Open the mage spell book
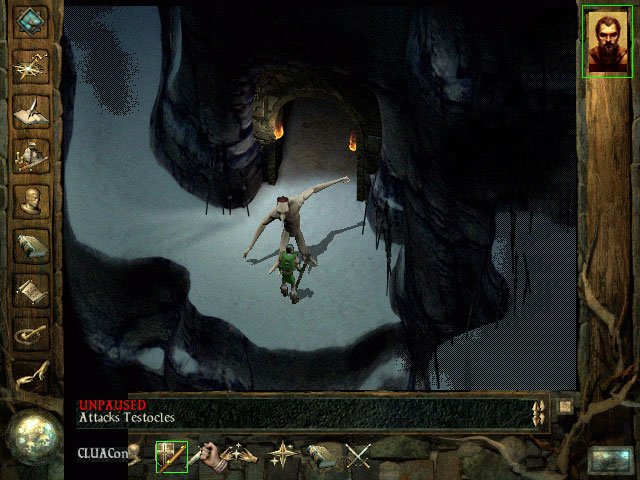 coord(32,245)
